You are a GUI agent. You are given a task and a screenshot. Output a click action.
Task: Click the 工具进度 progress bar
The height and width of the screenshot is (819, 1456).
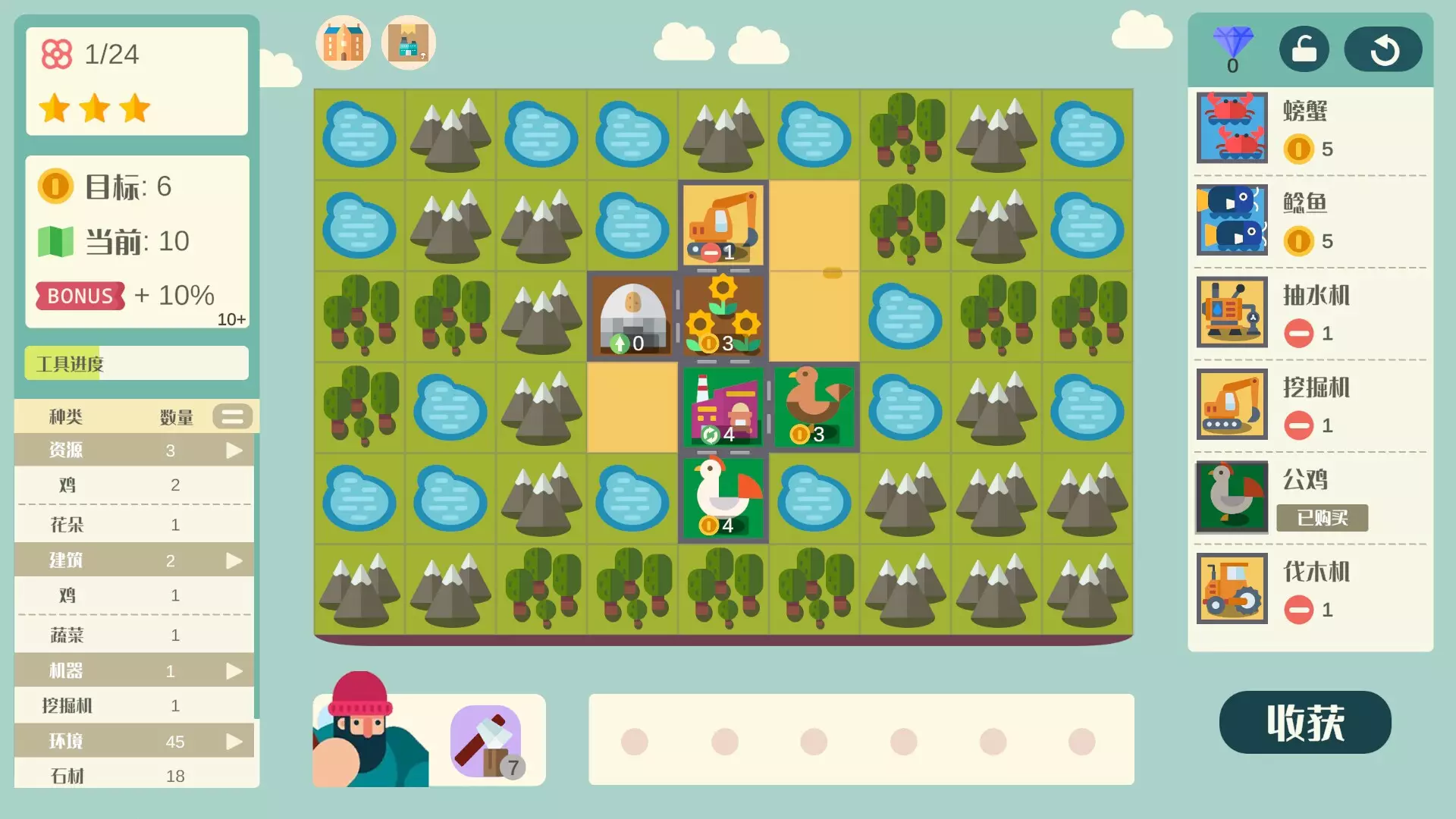point(136,363)
